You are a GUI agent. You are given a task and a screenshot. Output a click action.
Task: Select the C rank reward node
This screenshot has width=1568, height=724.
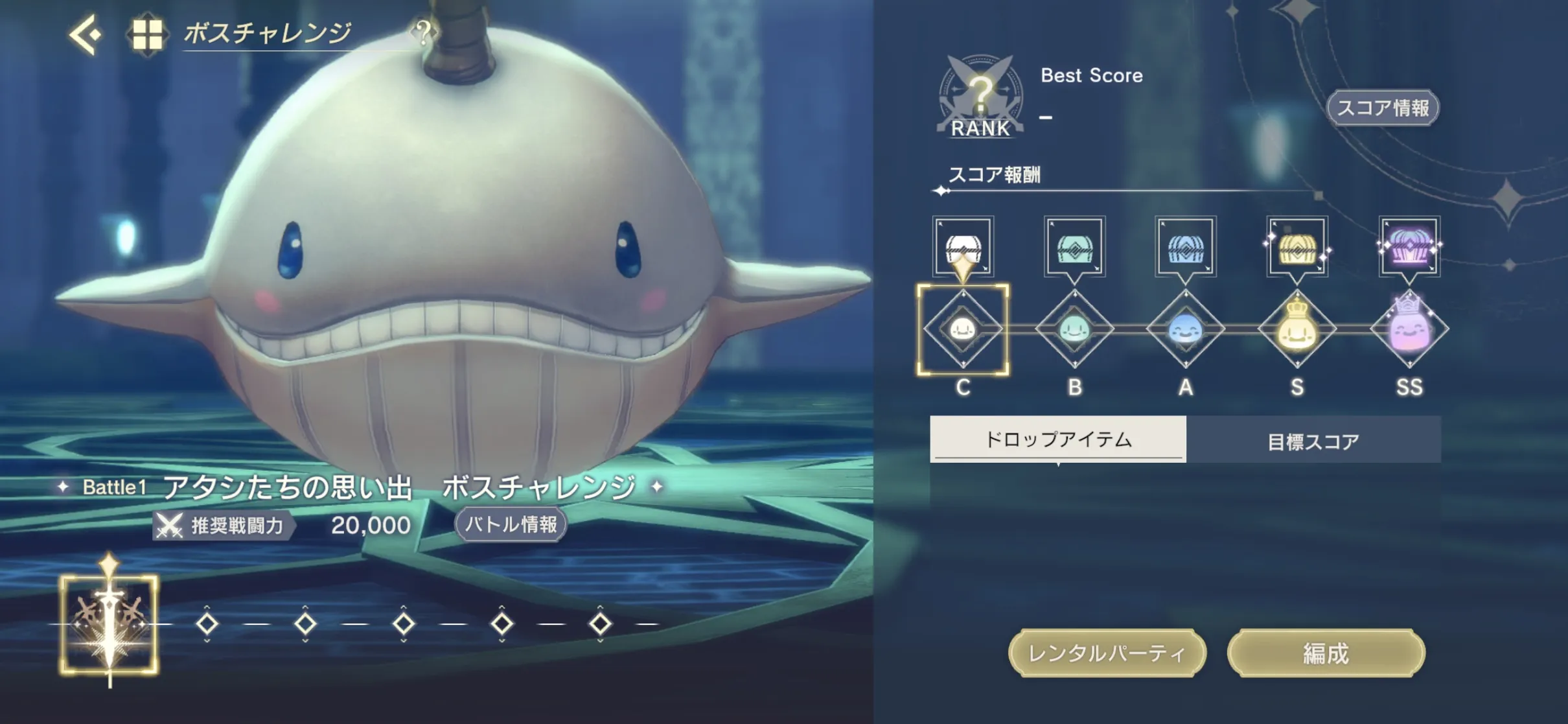(x=963, y=329)
